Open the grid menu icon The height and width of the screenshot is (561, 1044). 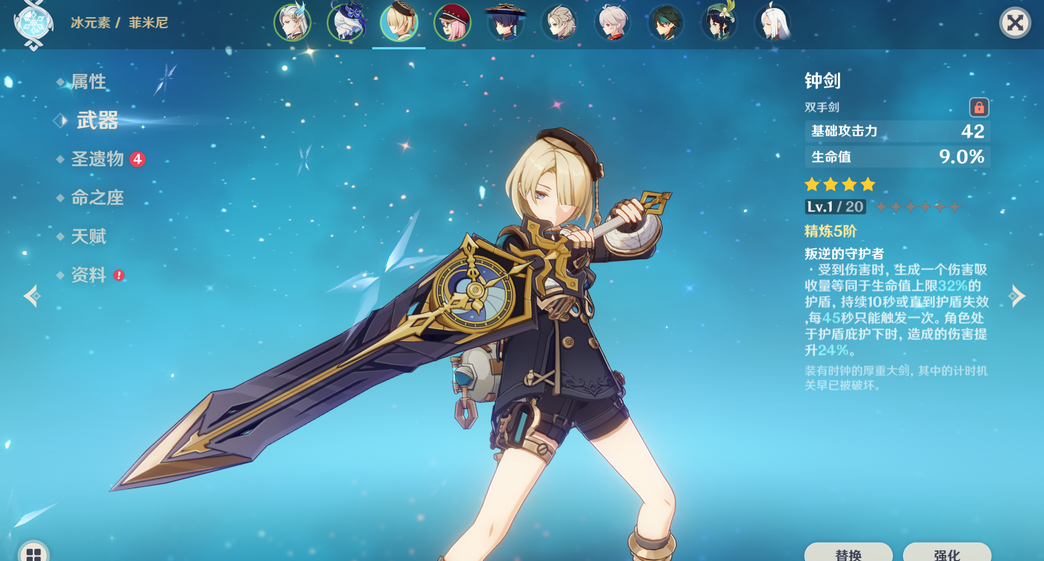[33, 553]
